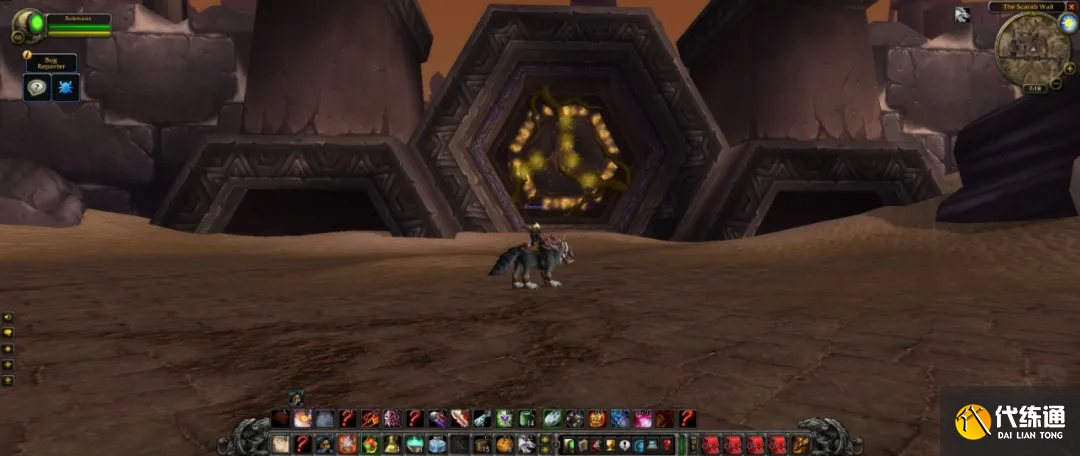Open the speech-bubble question mark feedback button
The width and height of the screenshot is (1080, 456).
[x=37, y=87]
